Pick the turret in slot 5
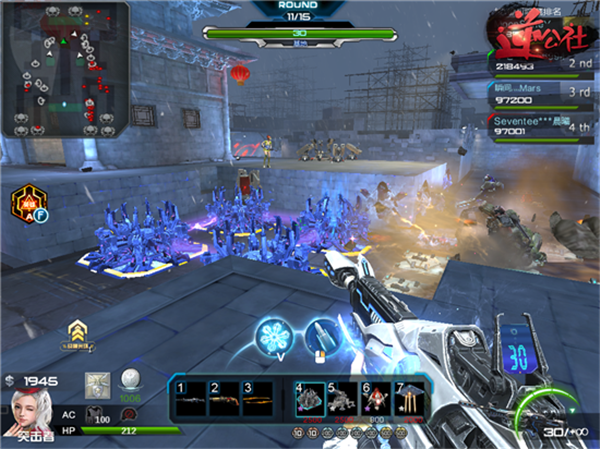 (x=342, y=398)
